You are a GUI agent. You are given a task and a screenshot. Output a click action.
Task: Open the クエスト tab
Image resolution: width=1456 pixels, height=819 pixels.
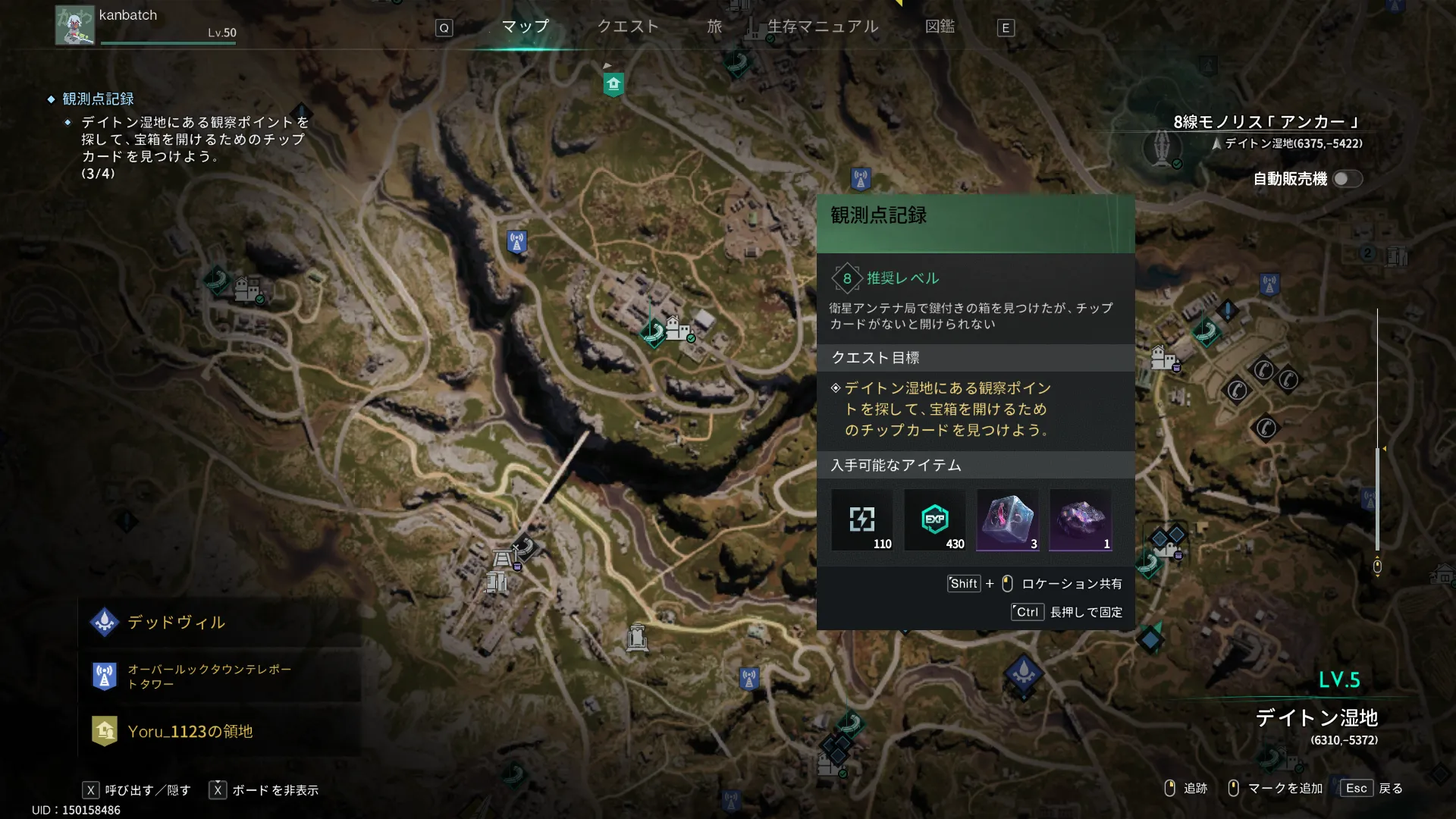click(x=628, y=27)
